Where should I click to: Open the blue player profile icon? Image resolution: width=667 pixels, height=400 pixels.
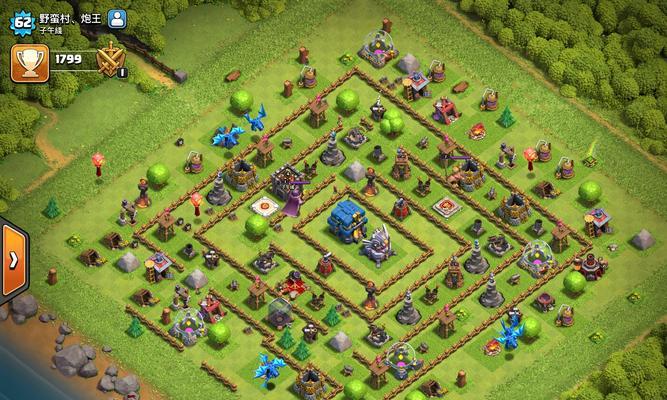(x=117, y=18)
